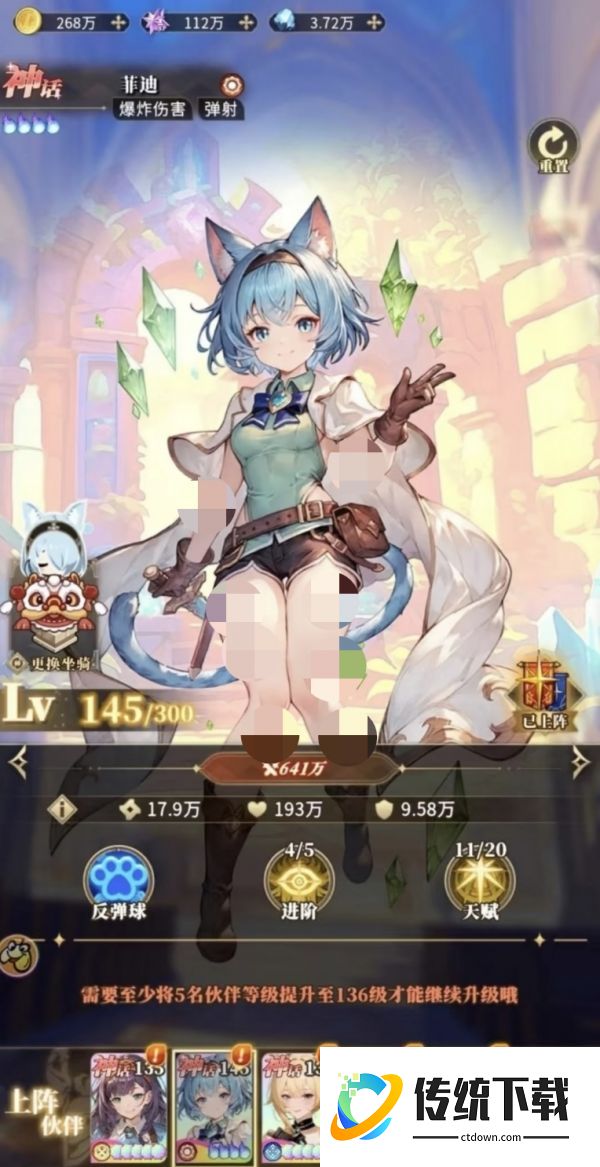Show previous companion with left arrow
600x1167 pixels.
(18, 765)
